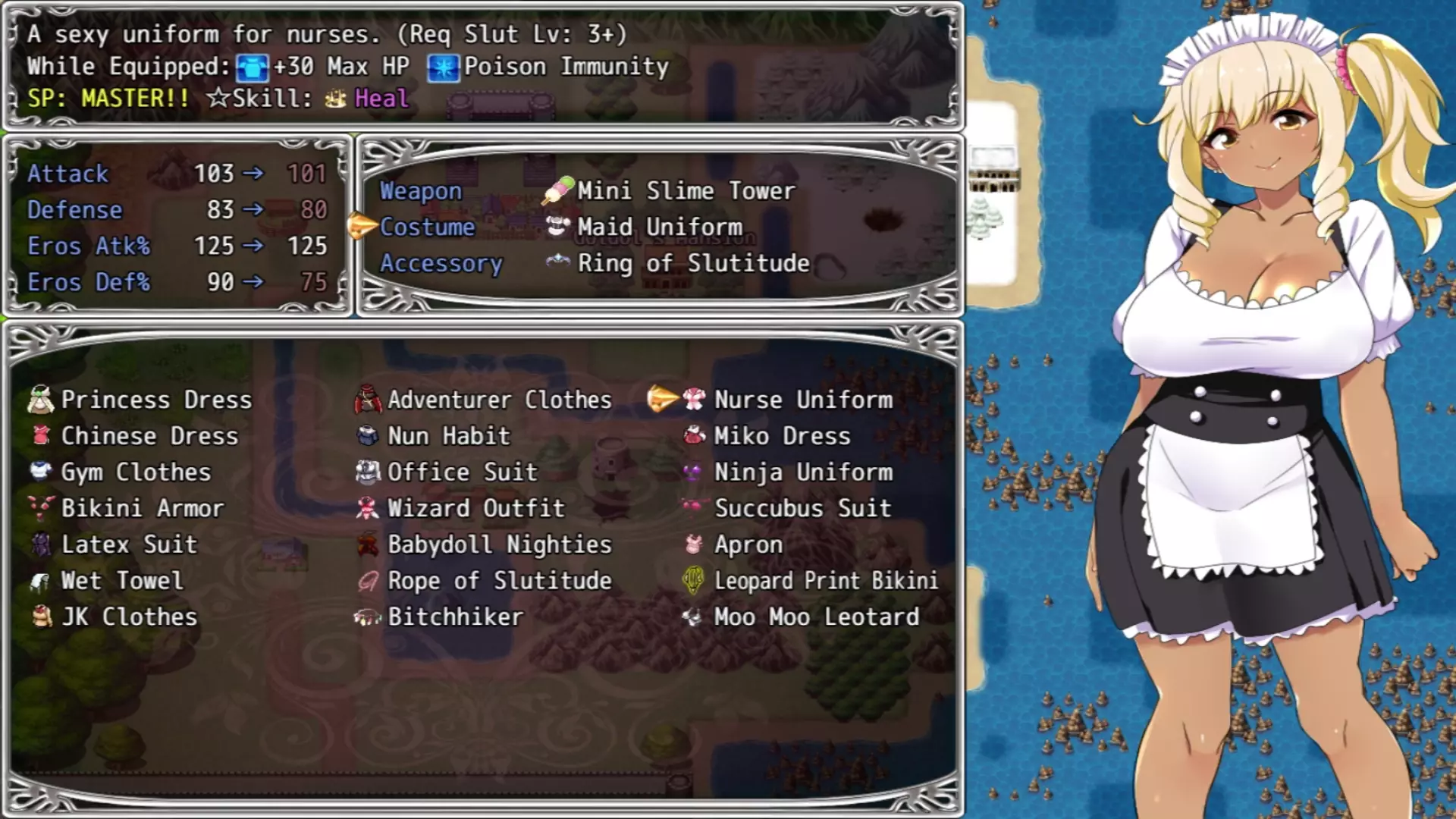Choose Bikini Armor in the costume list
Image resolution: width=1456 pixels, height=819 pixels.
pyautogui.click(x=142, y=508)
